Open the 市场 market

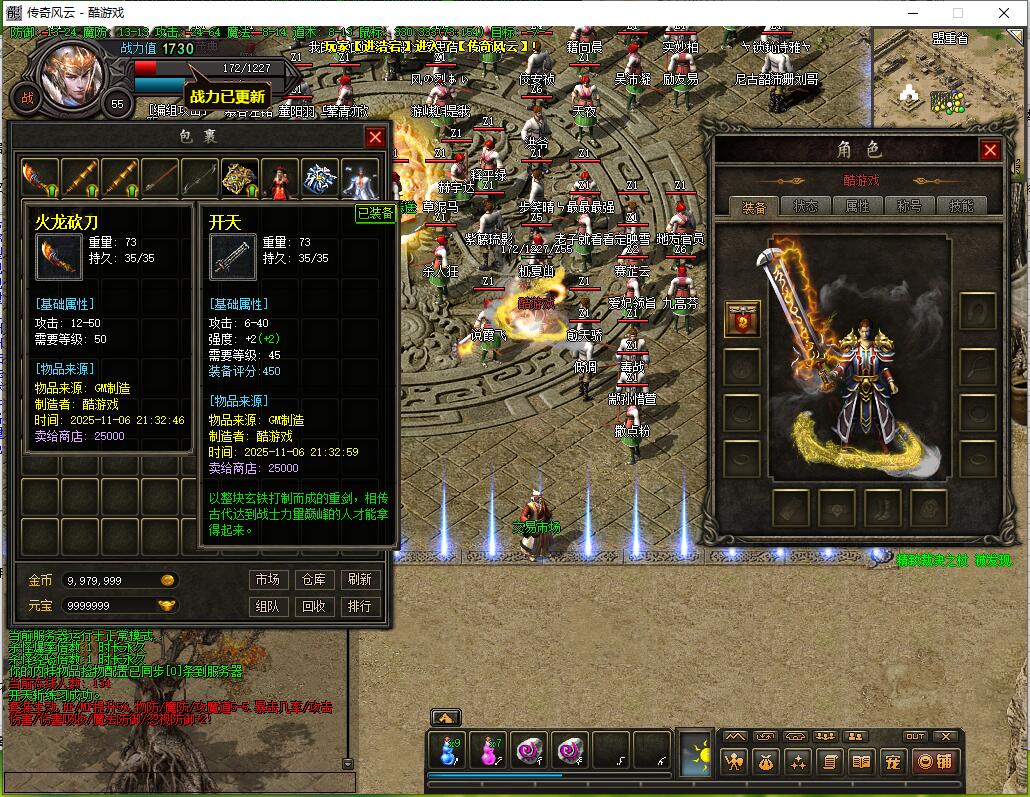267,580
